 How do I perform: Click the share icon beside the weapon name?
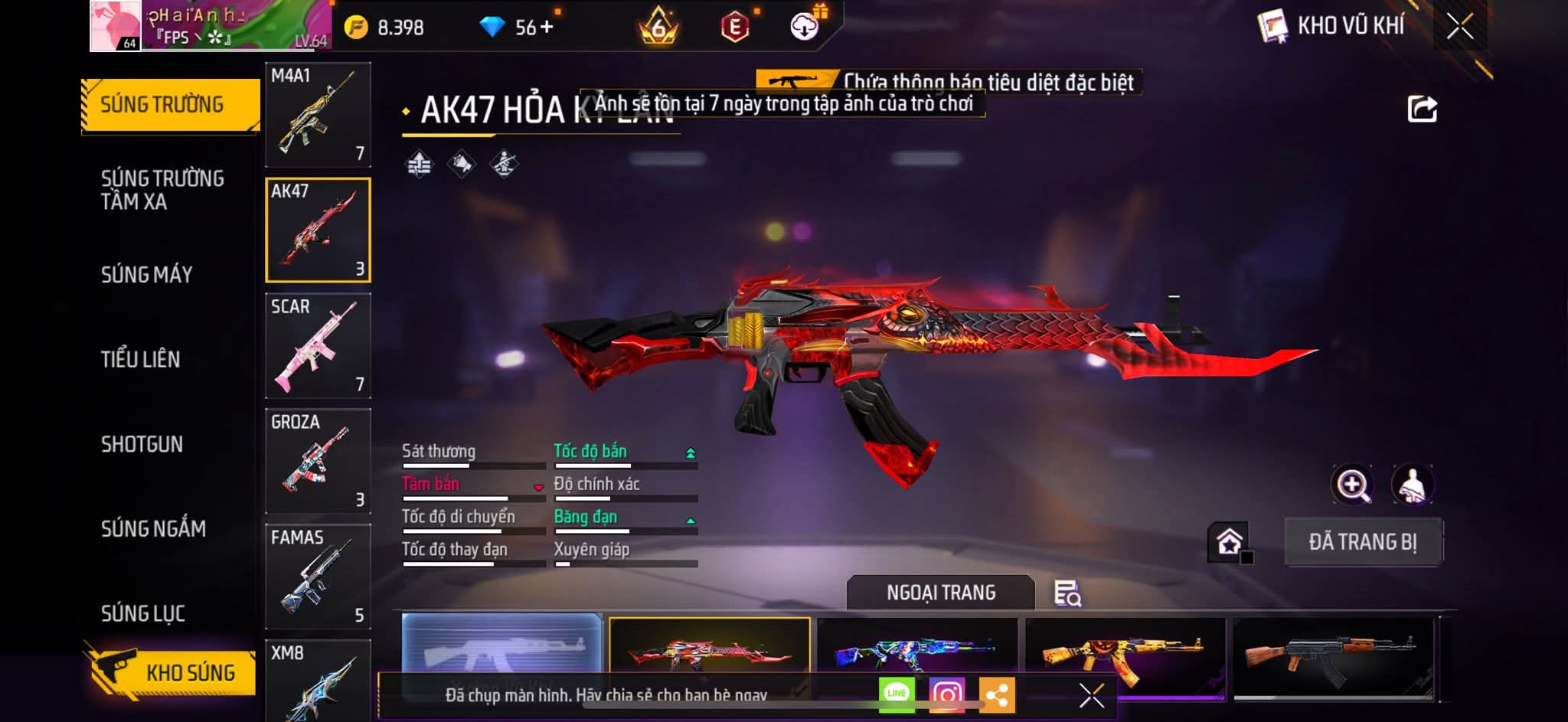pos(1422,109)
